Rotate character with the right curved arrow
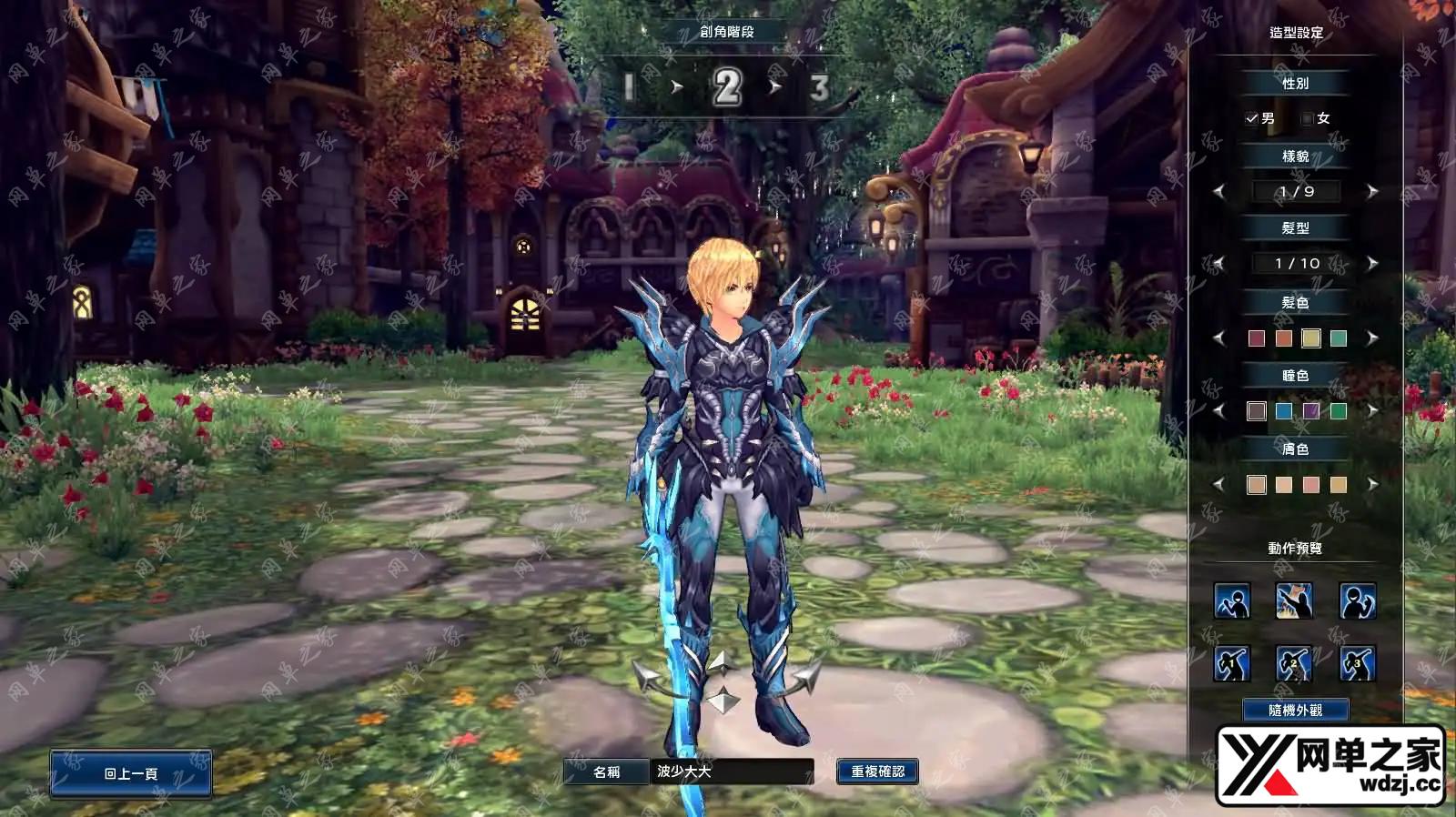 pyautogui.click(x=804, y=677)
